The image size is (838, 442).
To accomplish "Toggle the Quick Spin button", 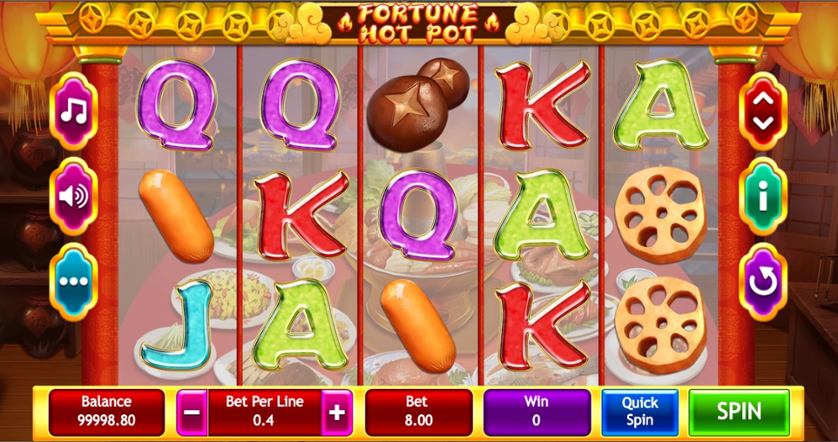I will (640, 411).
